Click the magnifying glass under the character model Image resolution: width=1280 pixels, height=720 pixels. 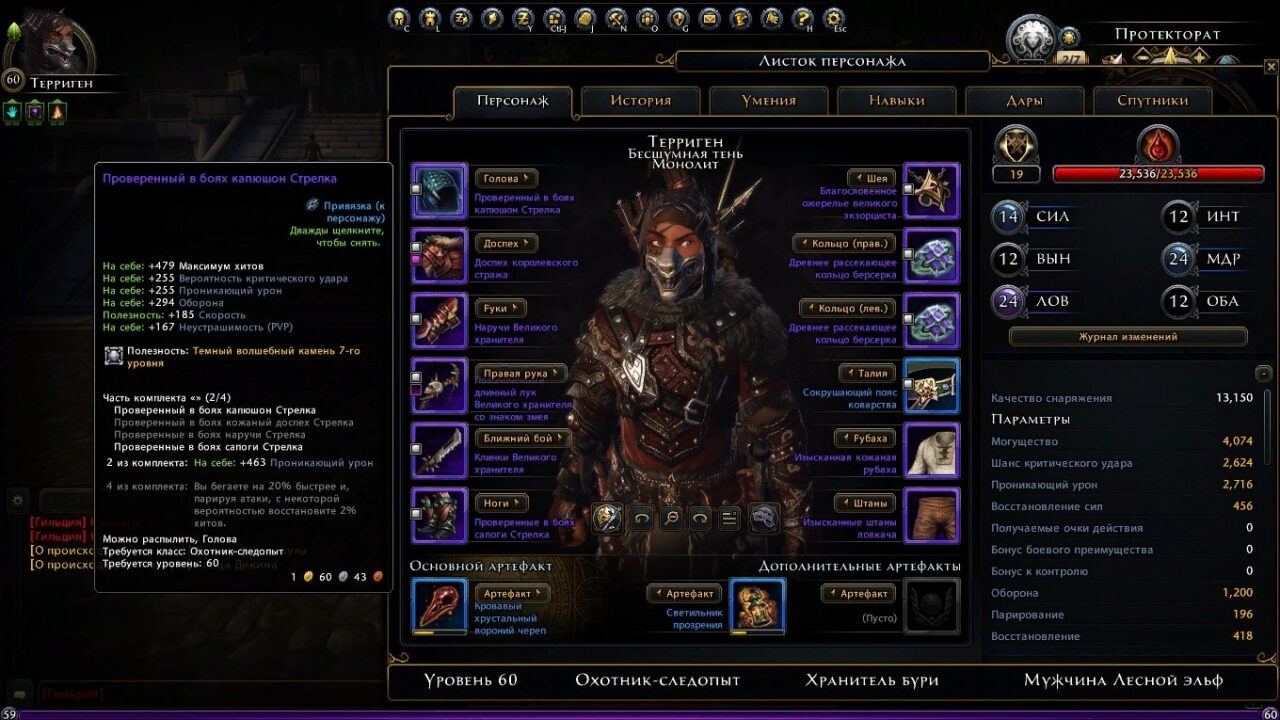671,517
